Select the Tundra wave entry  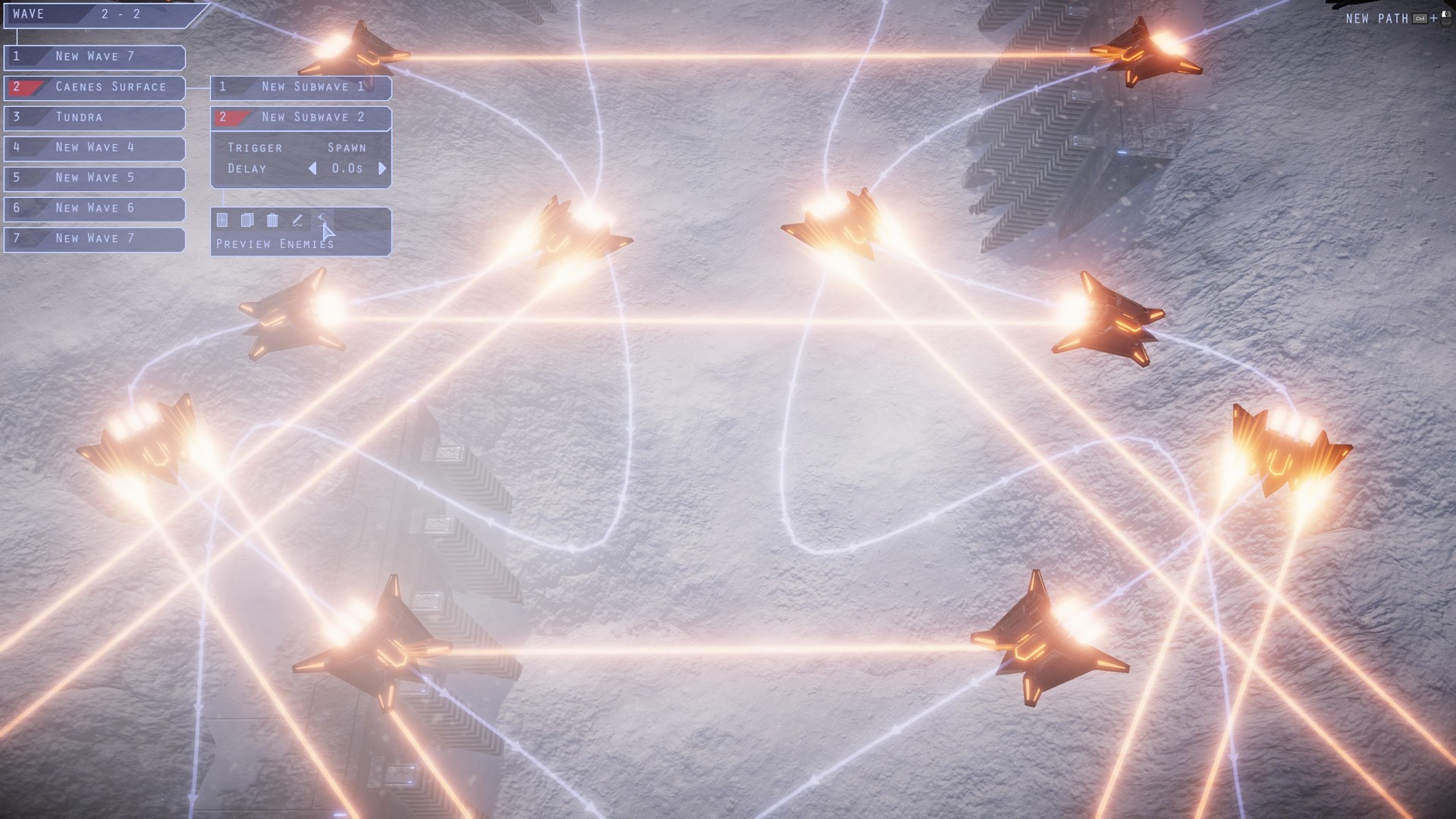click(94, 118)
